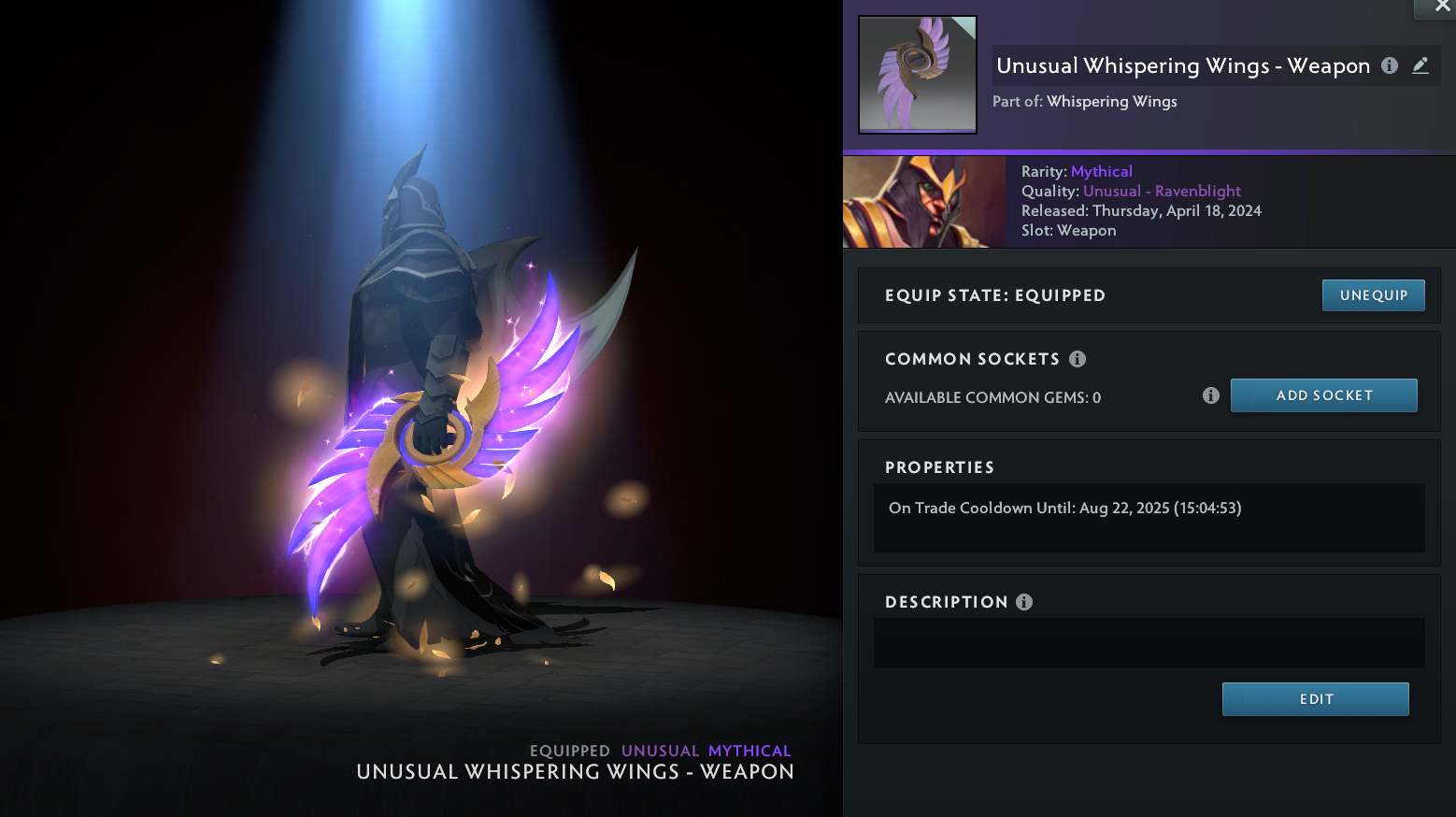Click inside the description text box
This screenshot has width=1456, height=817.
tap(1149, 643)
